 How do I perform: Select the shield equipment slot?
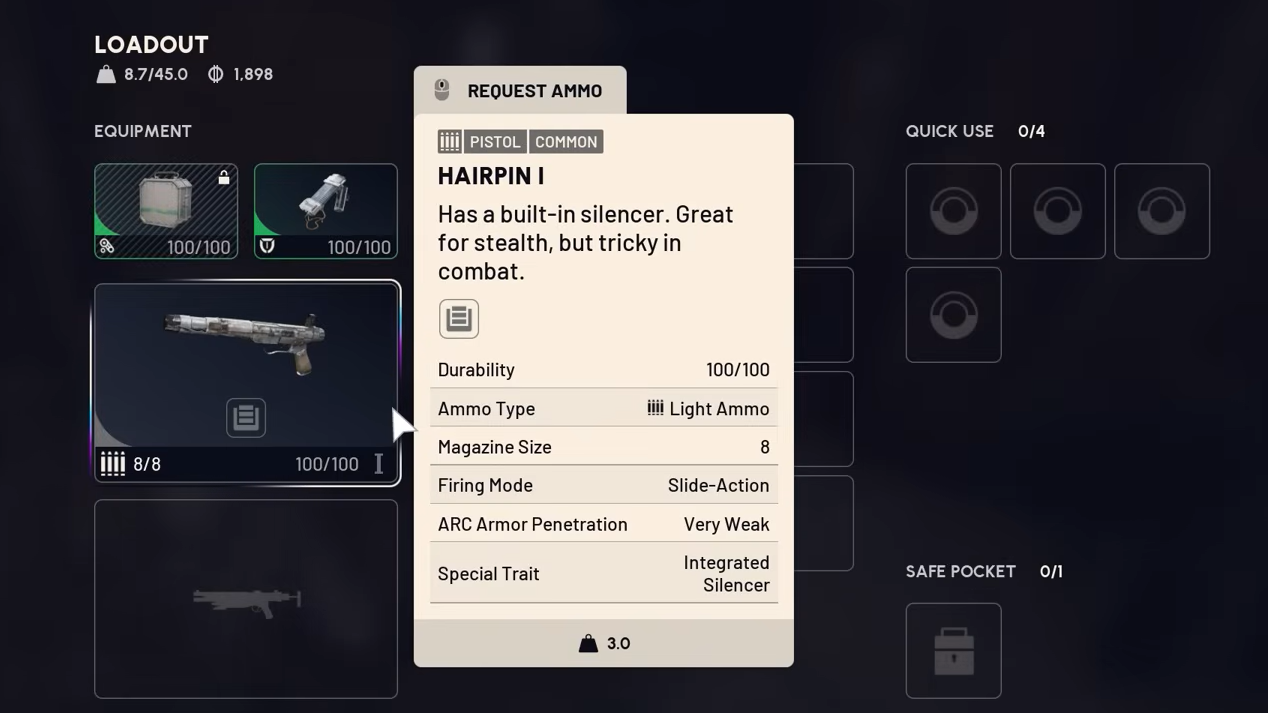pyautogui.click(x=325, y=211)
